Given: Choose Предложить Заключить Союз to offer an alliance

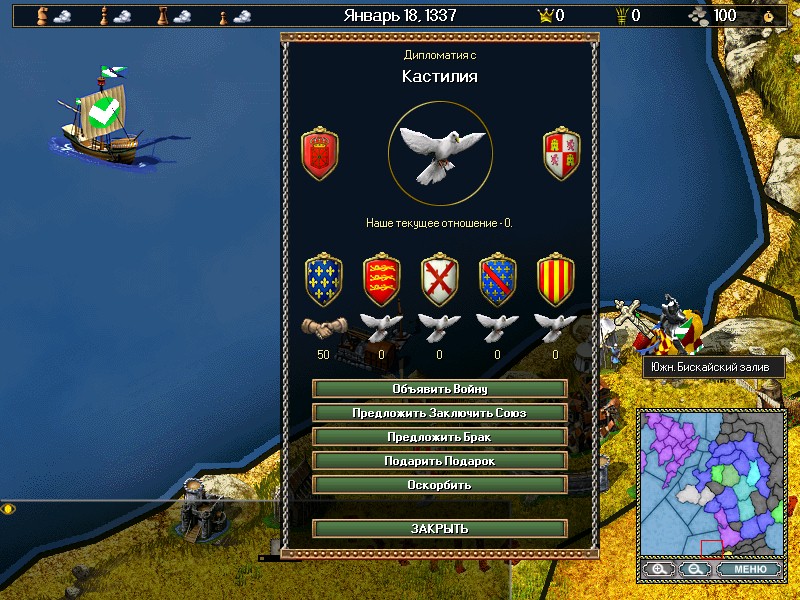Looking at the screenshot, I should point(440,412).
